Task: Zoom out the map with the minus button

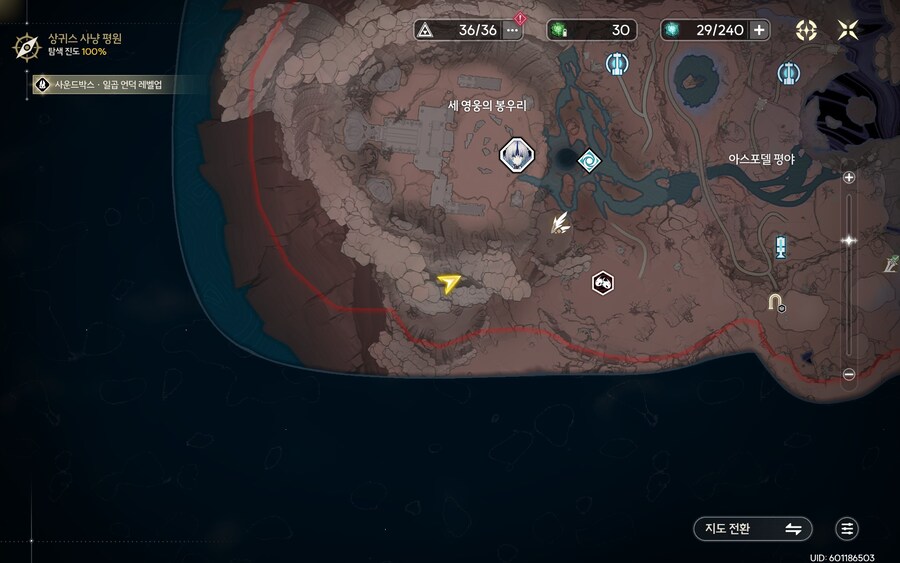Action: 849,375
